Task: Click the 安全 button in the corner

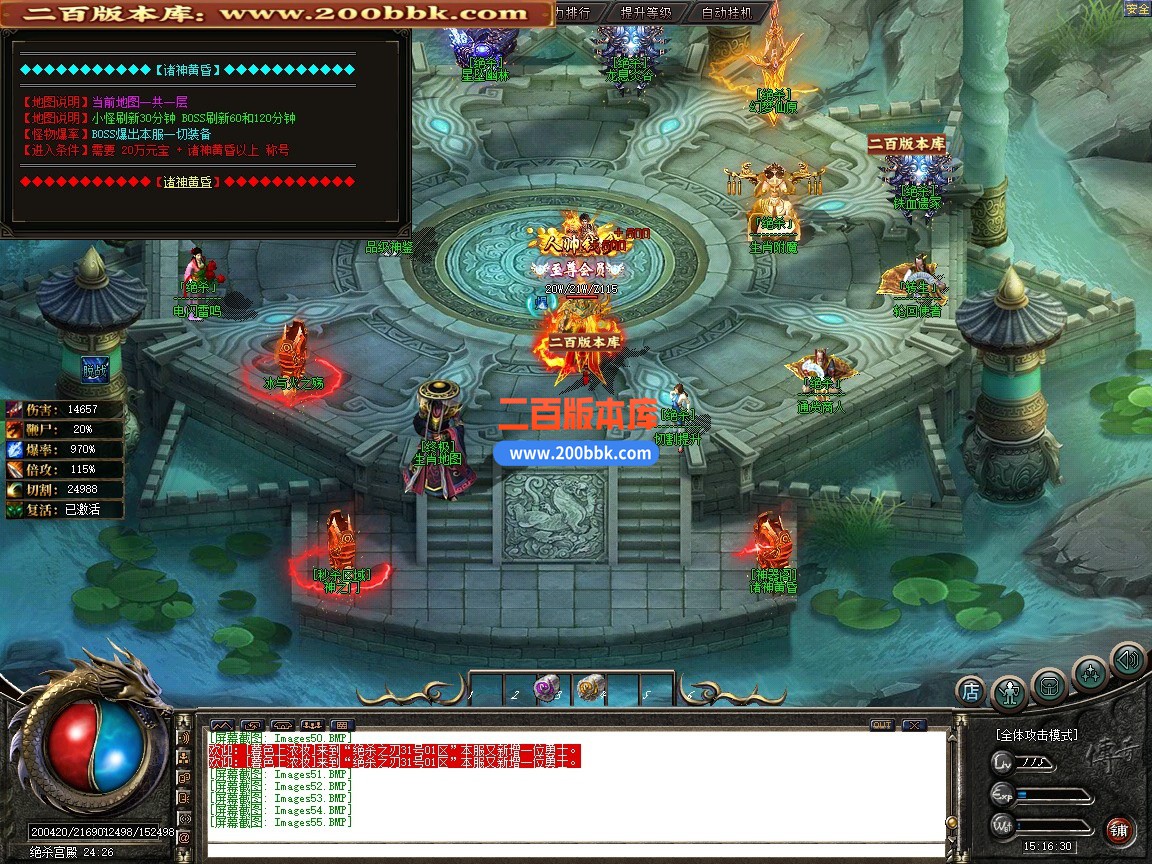Action: coord(1137,9)
